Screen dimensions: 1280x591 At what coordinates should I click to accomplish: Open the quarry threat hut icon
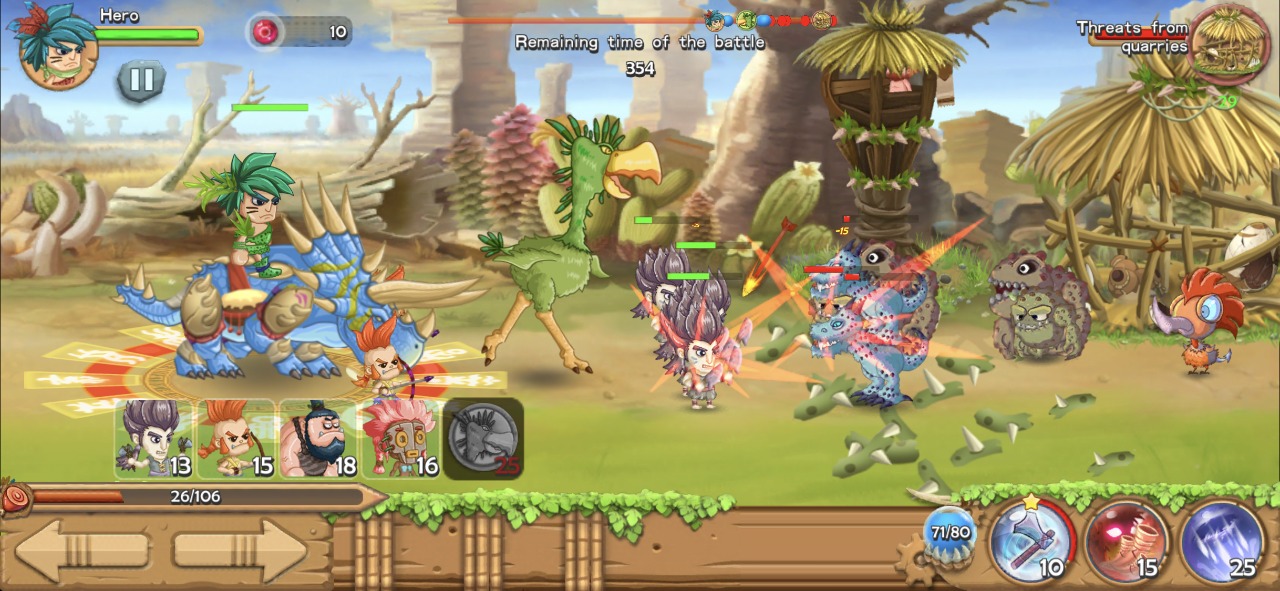pos(1229,45)
